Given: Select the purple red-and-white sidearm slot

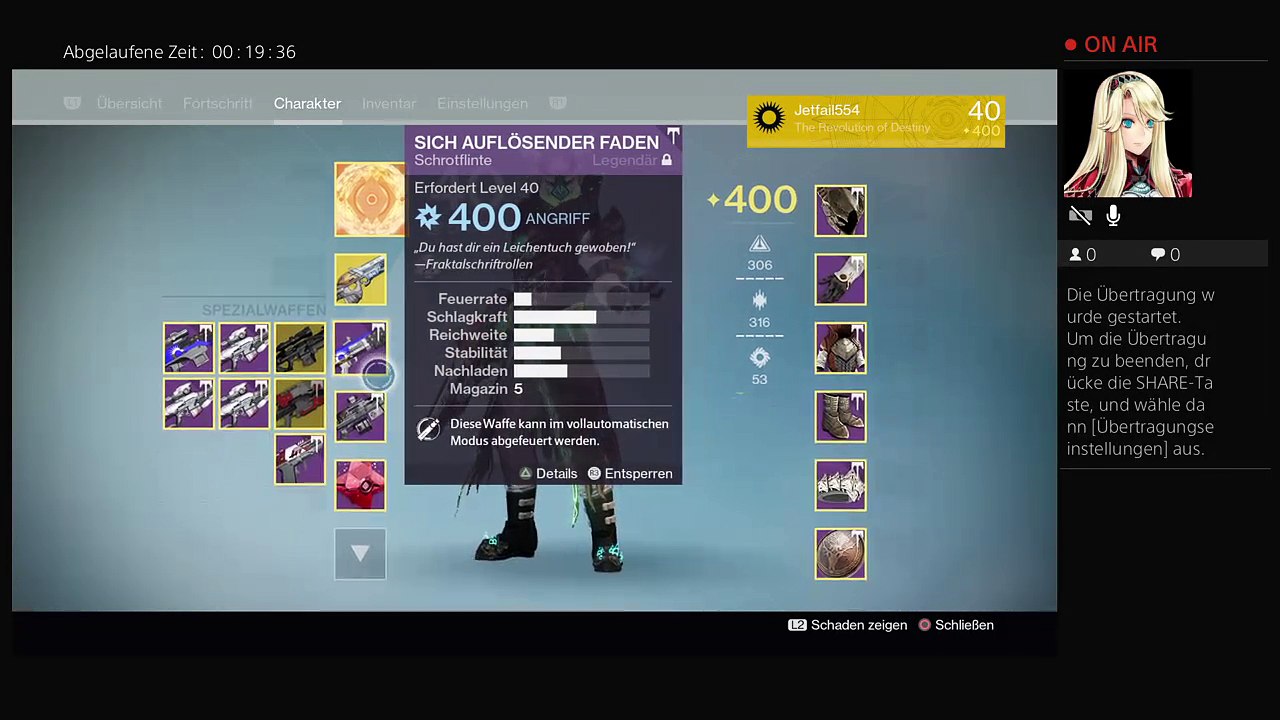Looking at the screenshot, I should point(300,459).
